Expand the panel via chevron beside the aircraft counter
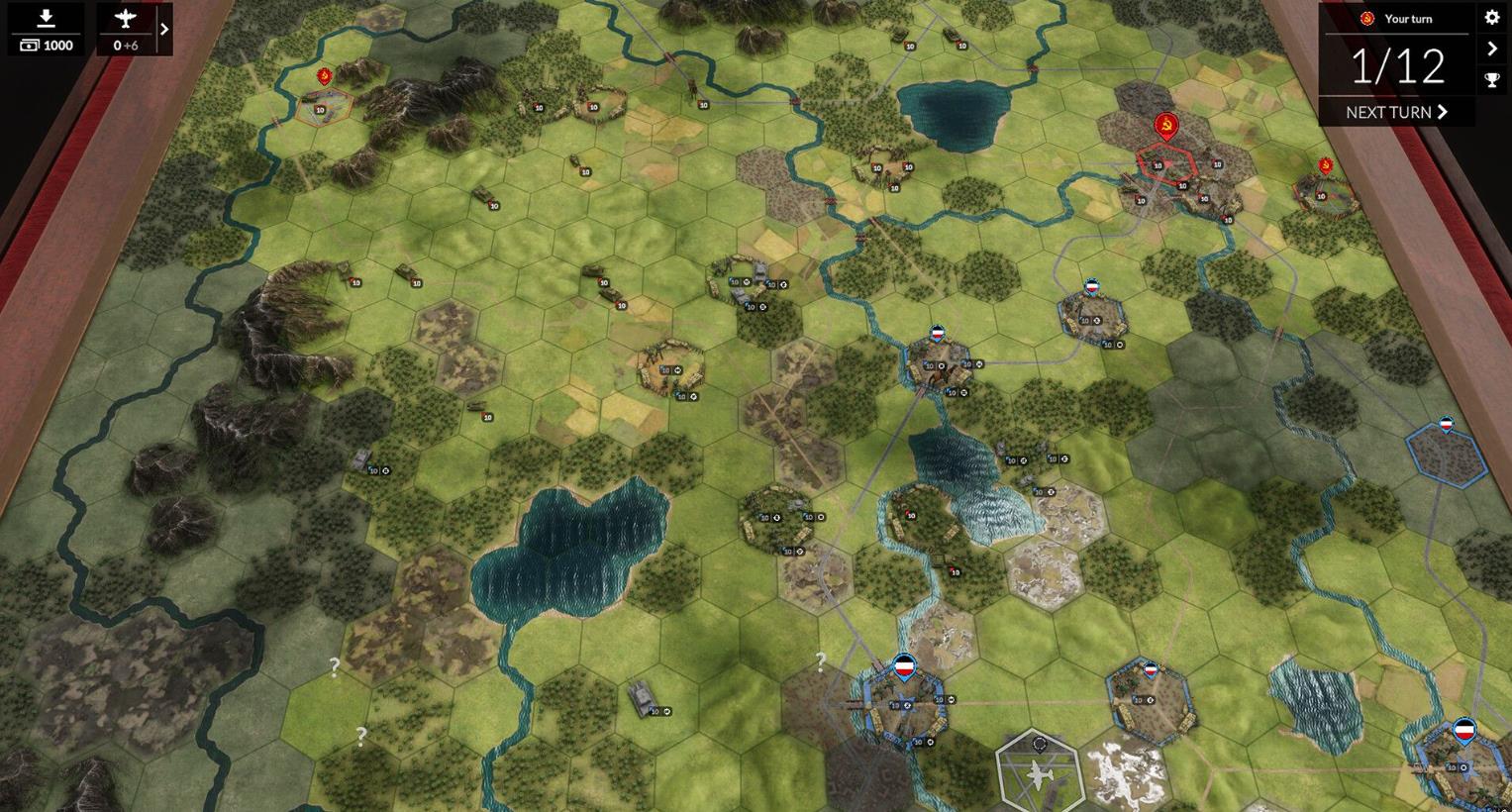1512x812 pixels. pyautogui.click(x=166, y=29)
